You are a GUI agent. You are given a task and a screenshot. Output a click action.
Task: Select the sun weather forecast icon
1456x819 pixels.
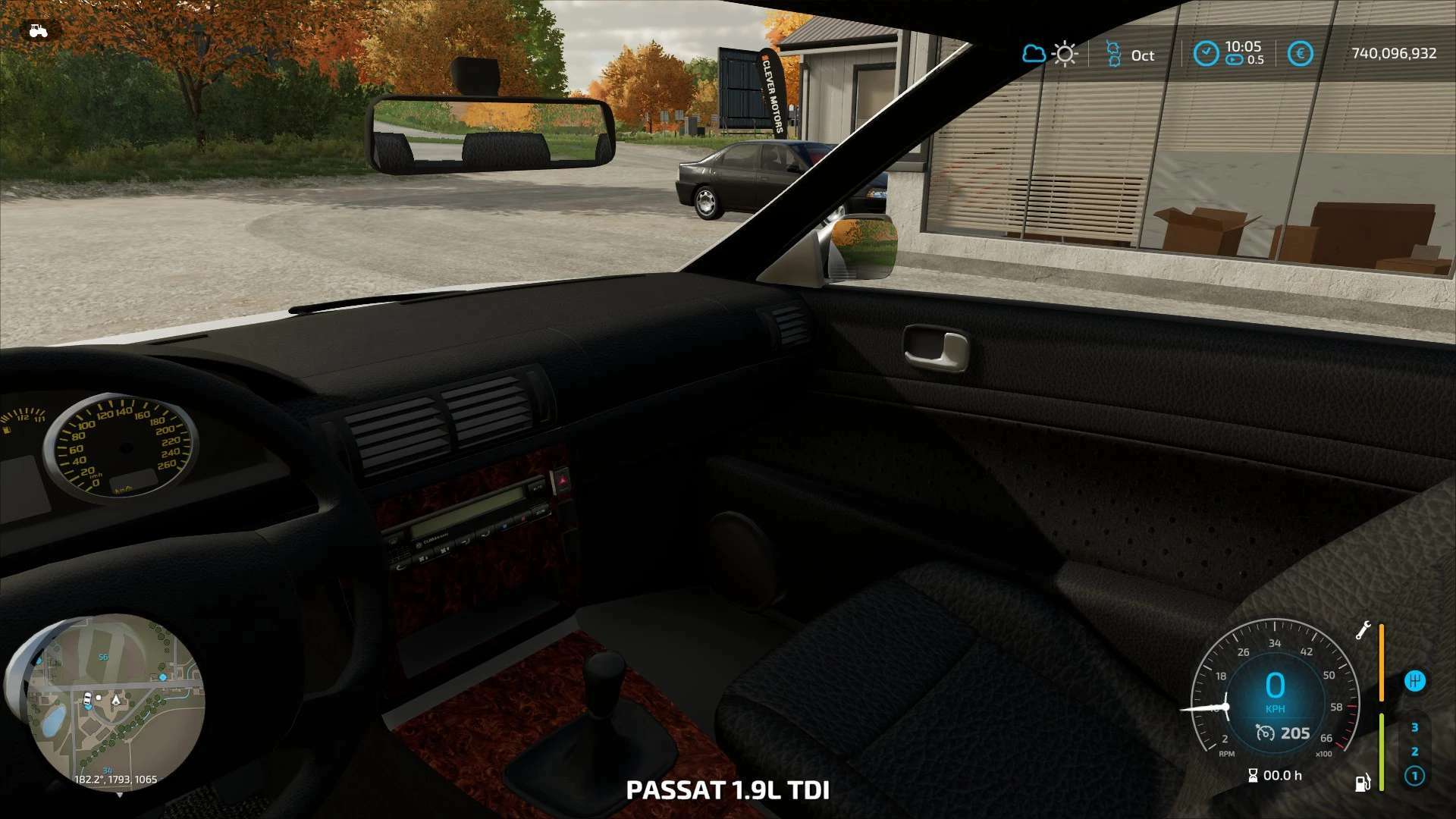[x=1065, y=54]
